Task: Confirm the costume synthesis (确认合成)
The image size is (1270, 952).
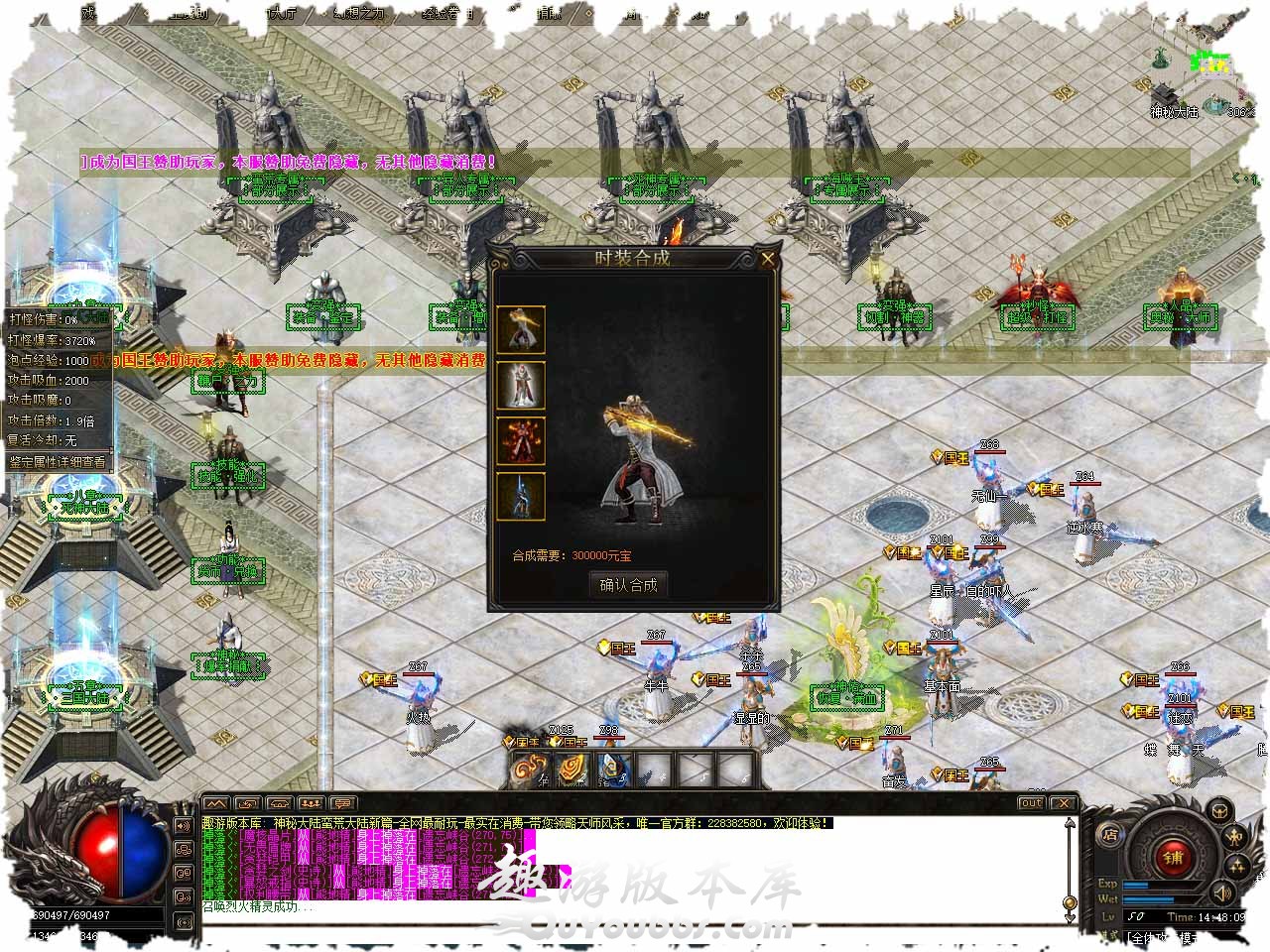Action: pyautogui.click(x=628, y=585)
